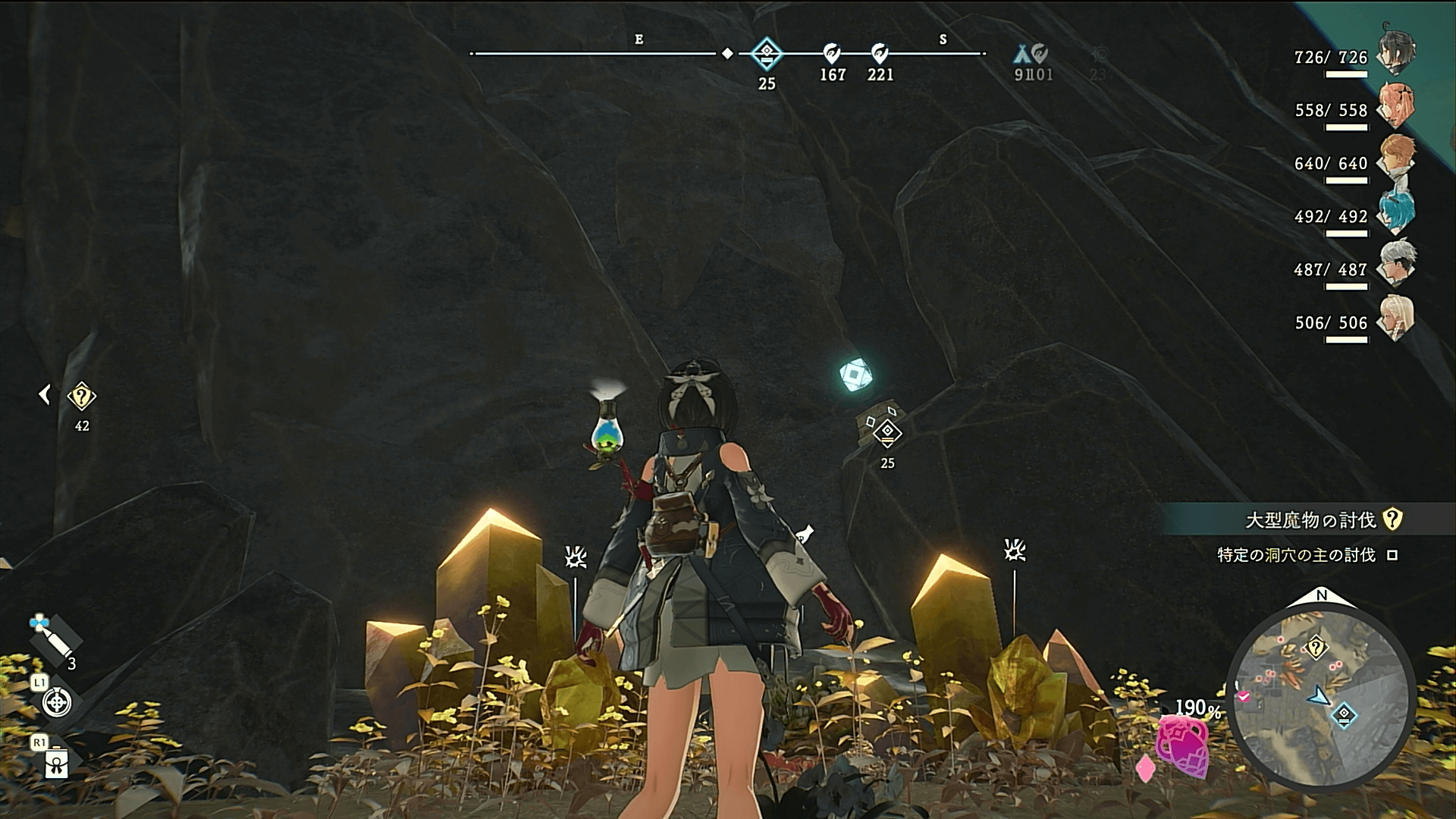Select the dark-haired party leader portrait
Screen dimensions: 1456x819
pos(1396,52)
